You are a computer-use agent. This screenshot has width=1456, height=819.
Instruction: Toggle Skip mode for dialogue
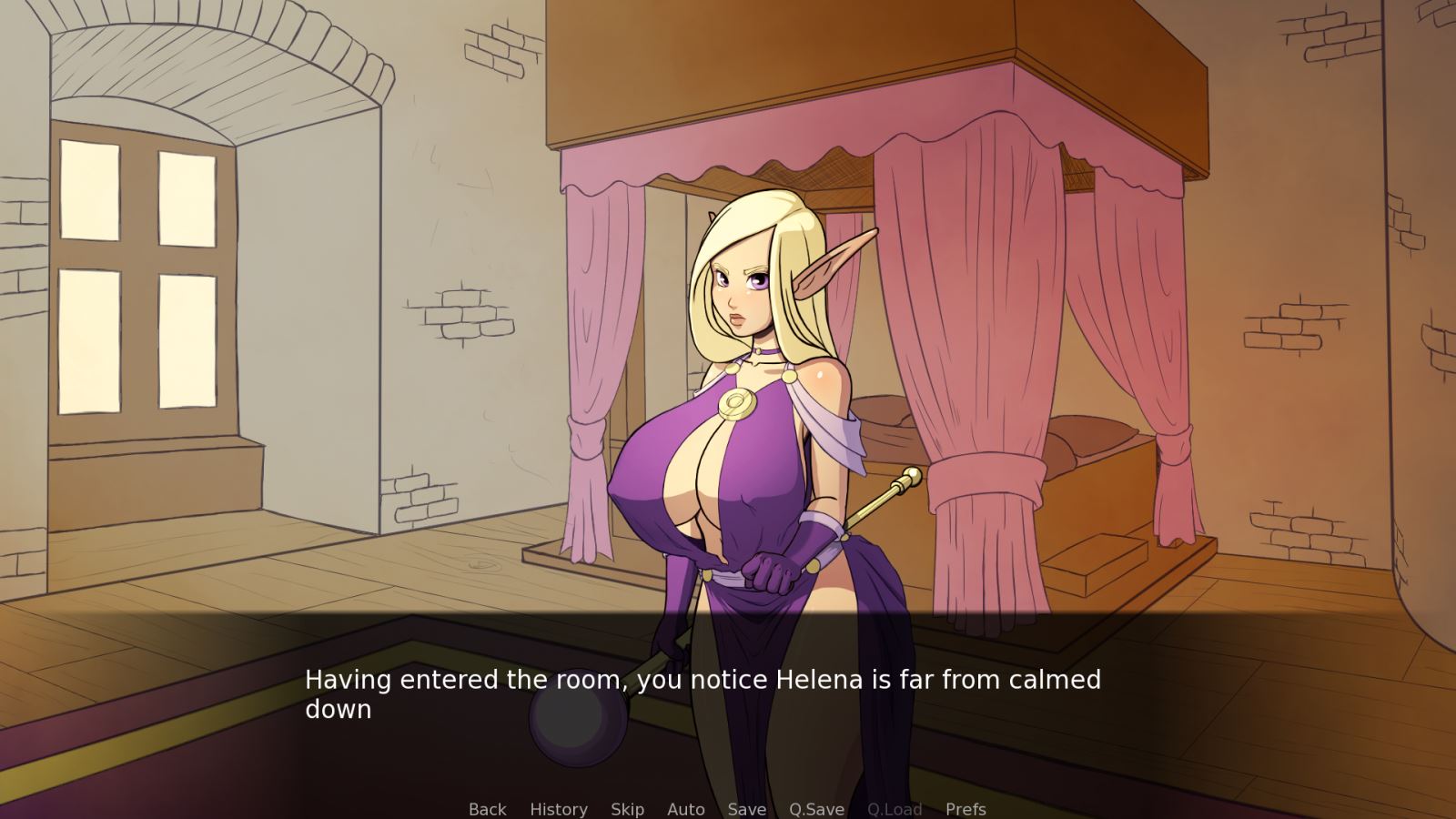click(627, 809)
